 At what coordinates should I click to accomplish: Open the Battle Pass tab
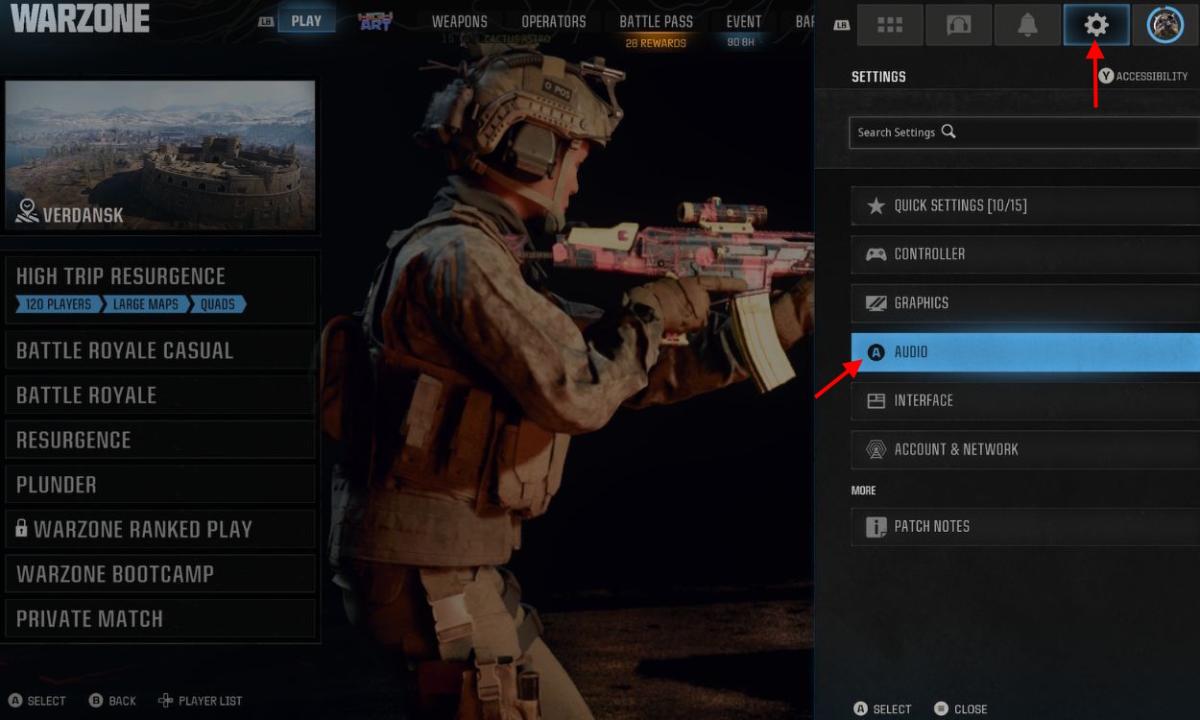click(656, 22)
